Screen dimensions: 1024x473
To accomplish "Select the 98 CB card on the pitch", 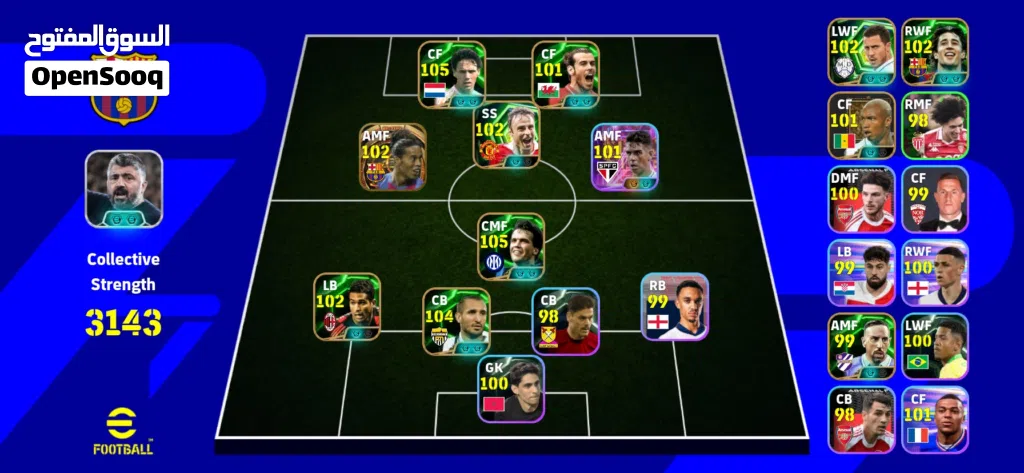I will [x=565, y=321].
